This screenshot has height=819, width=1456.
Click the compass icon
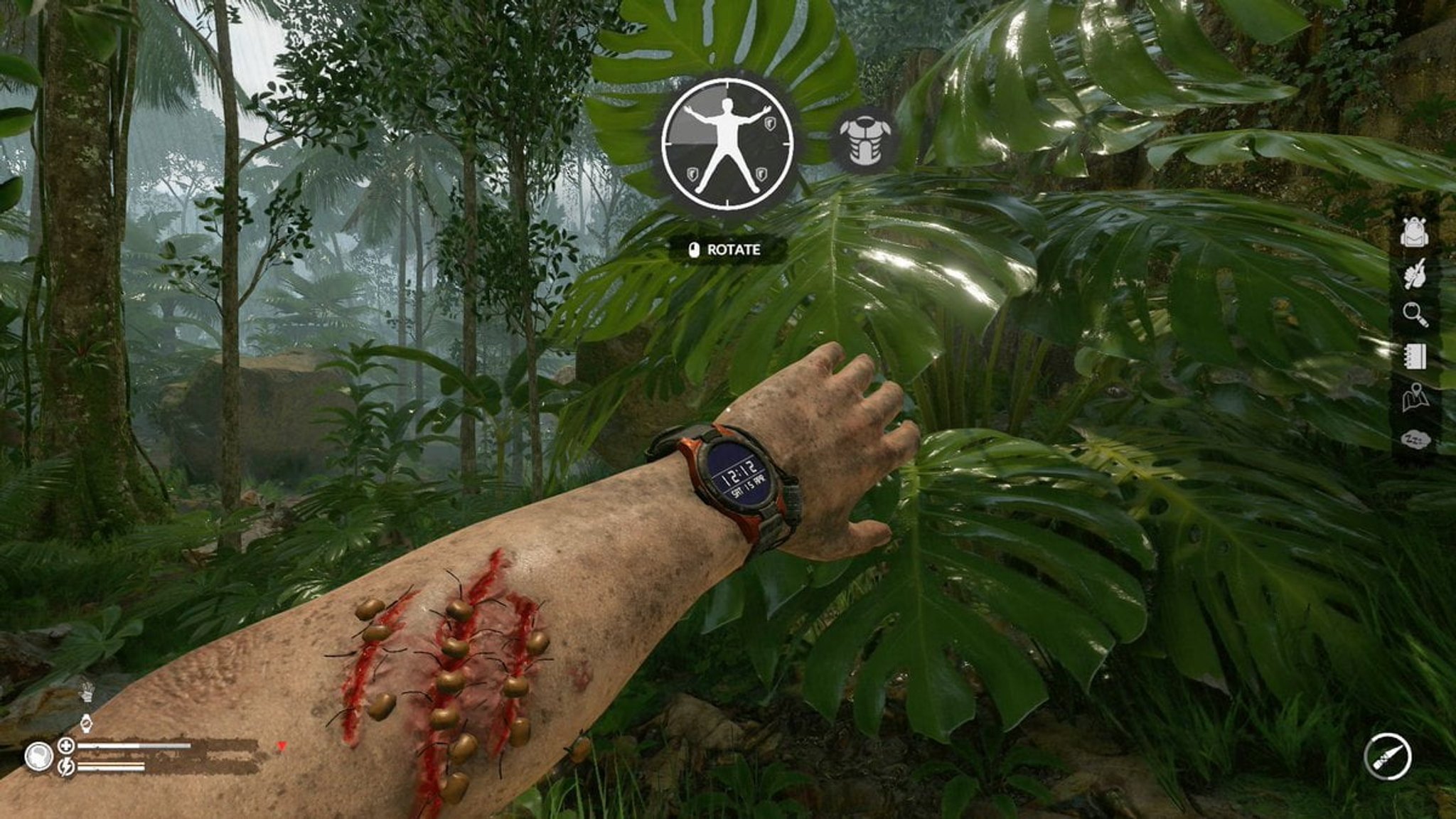pyautogui.click(x=1388, y=757)
